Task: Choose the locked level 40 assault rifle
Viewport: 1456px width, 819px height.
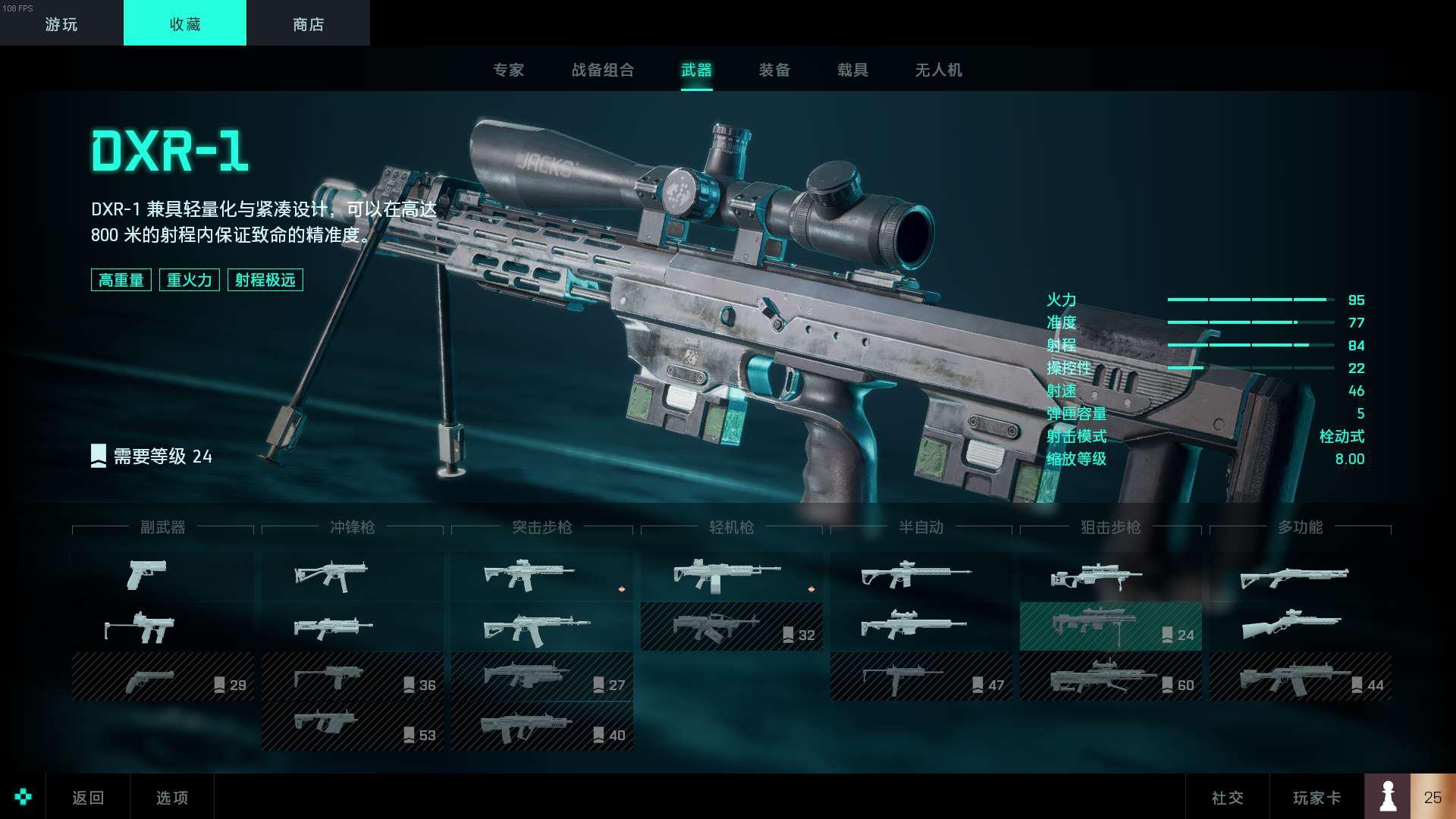Action: 541,726
